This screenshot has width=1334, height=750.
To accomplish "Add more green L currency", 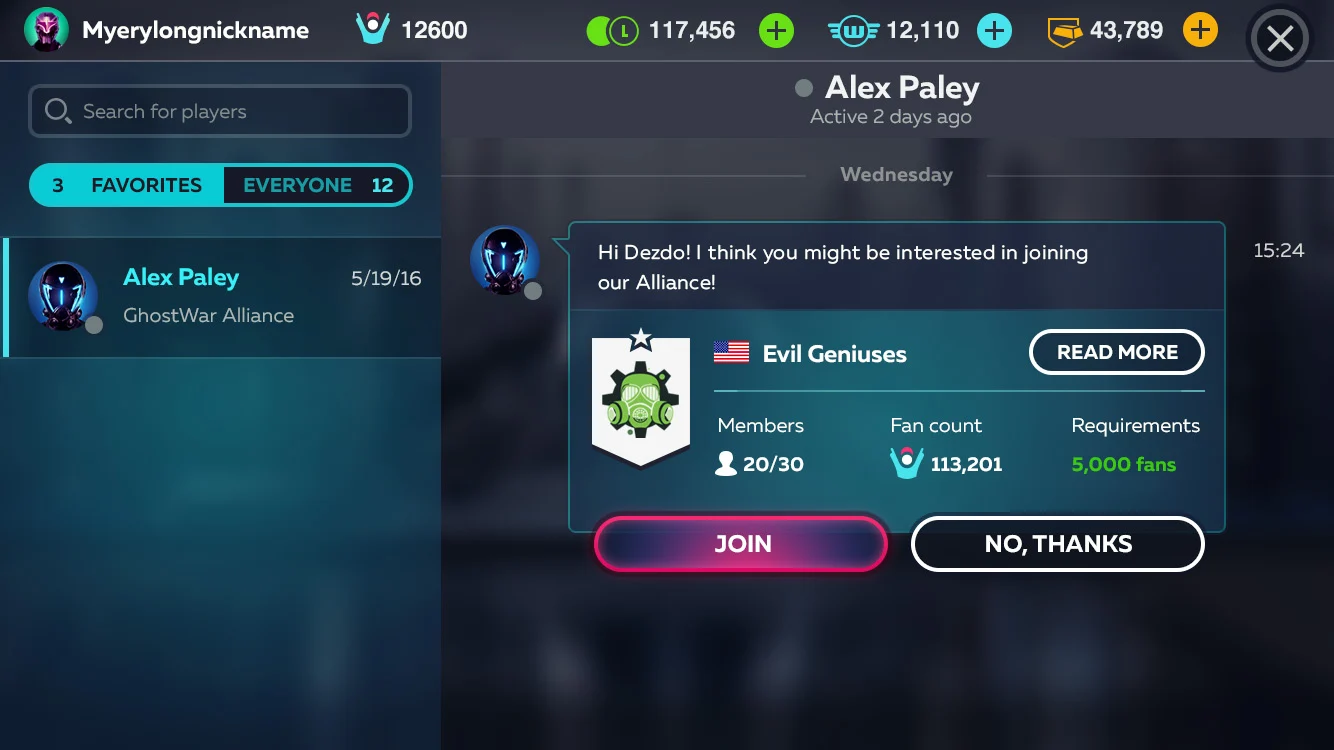I will [776, 31].
